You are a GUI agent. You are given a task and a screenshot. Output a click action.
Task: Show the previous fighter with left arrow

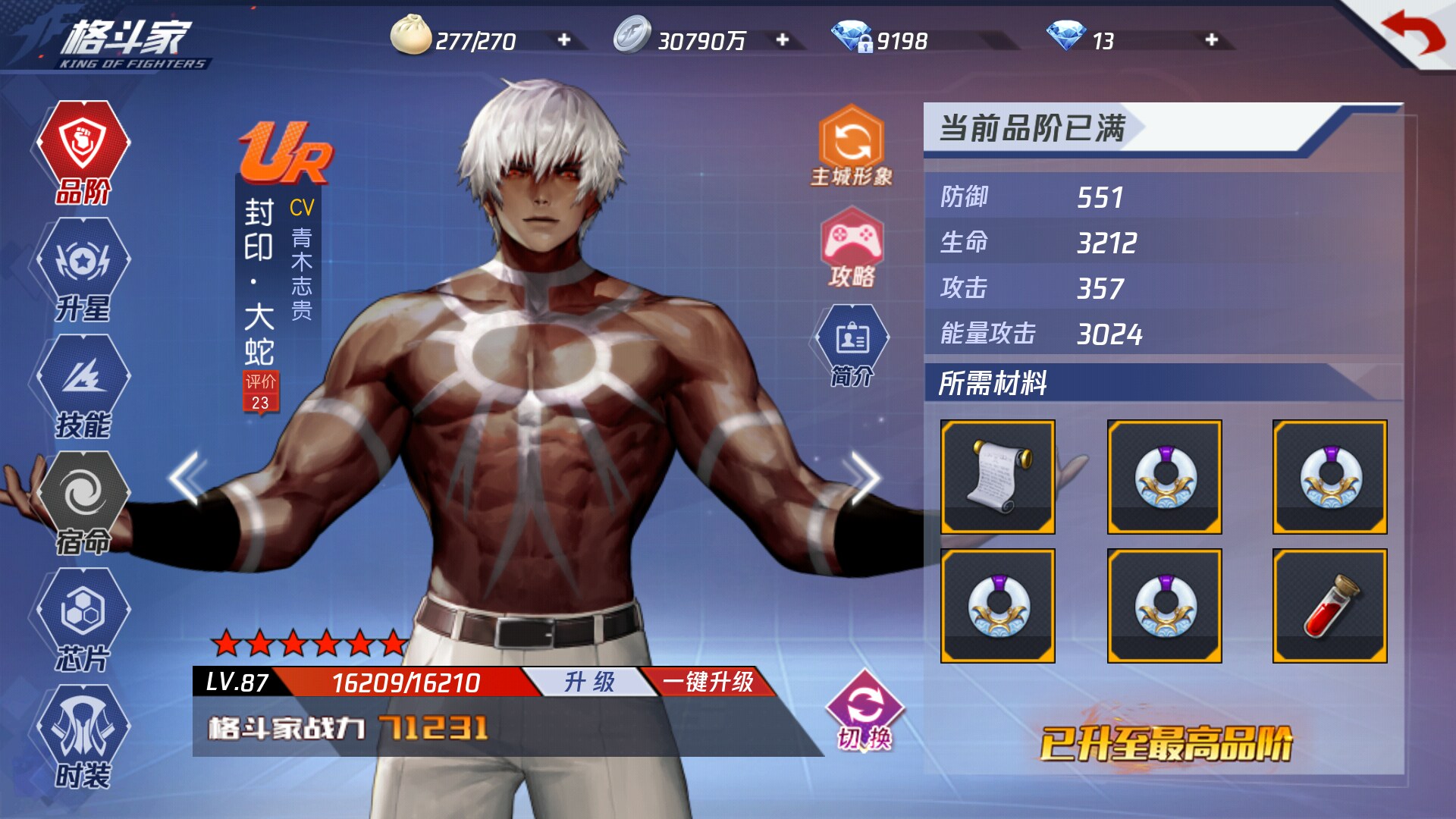(x=186, y=478)
